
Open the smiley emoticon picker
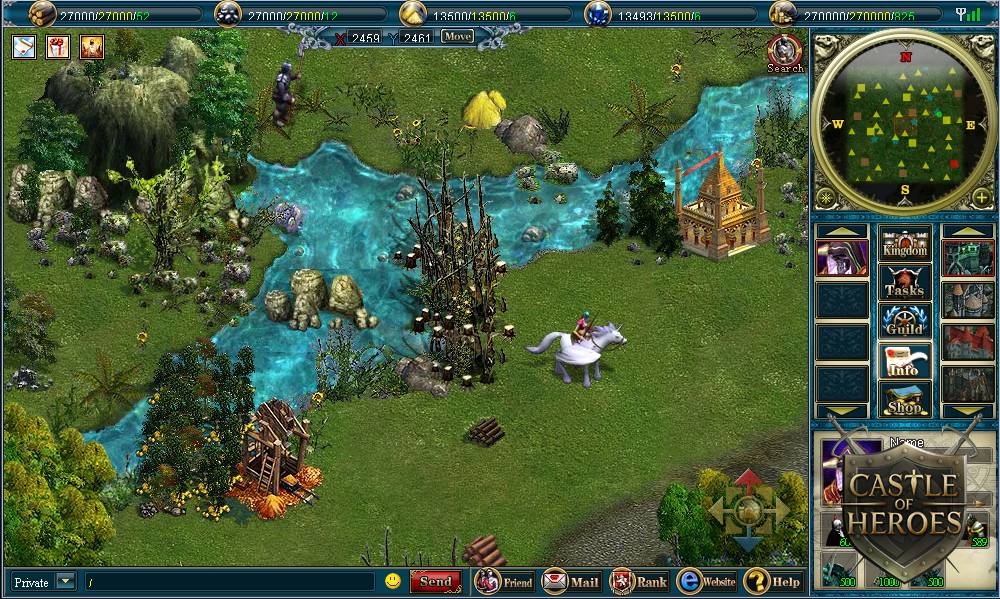tap(393, 581)
